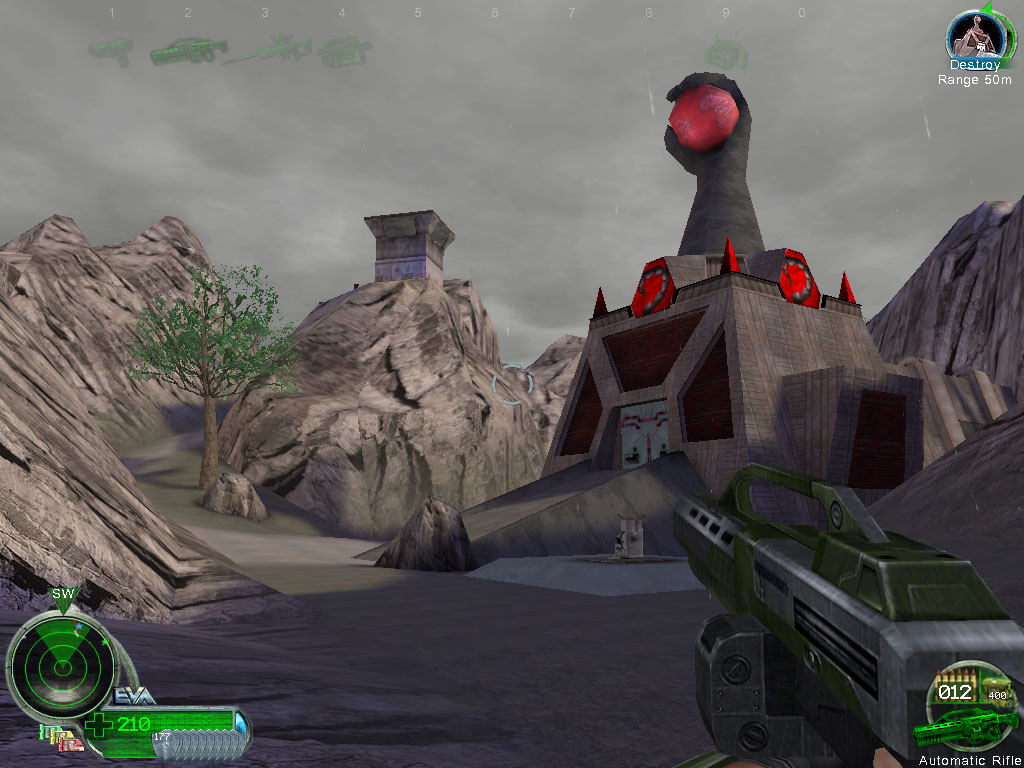Viewport: 1024px width, 768px height.
Task: Select the explosive charge in slot 9
Action: 726,52
